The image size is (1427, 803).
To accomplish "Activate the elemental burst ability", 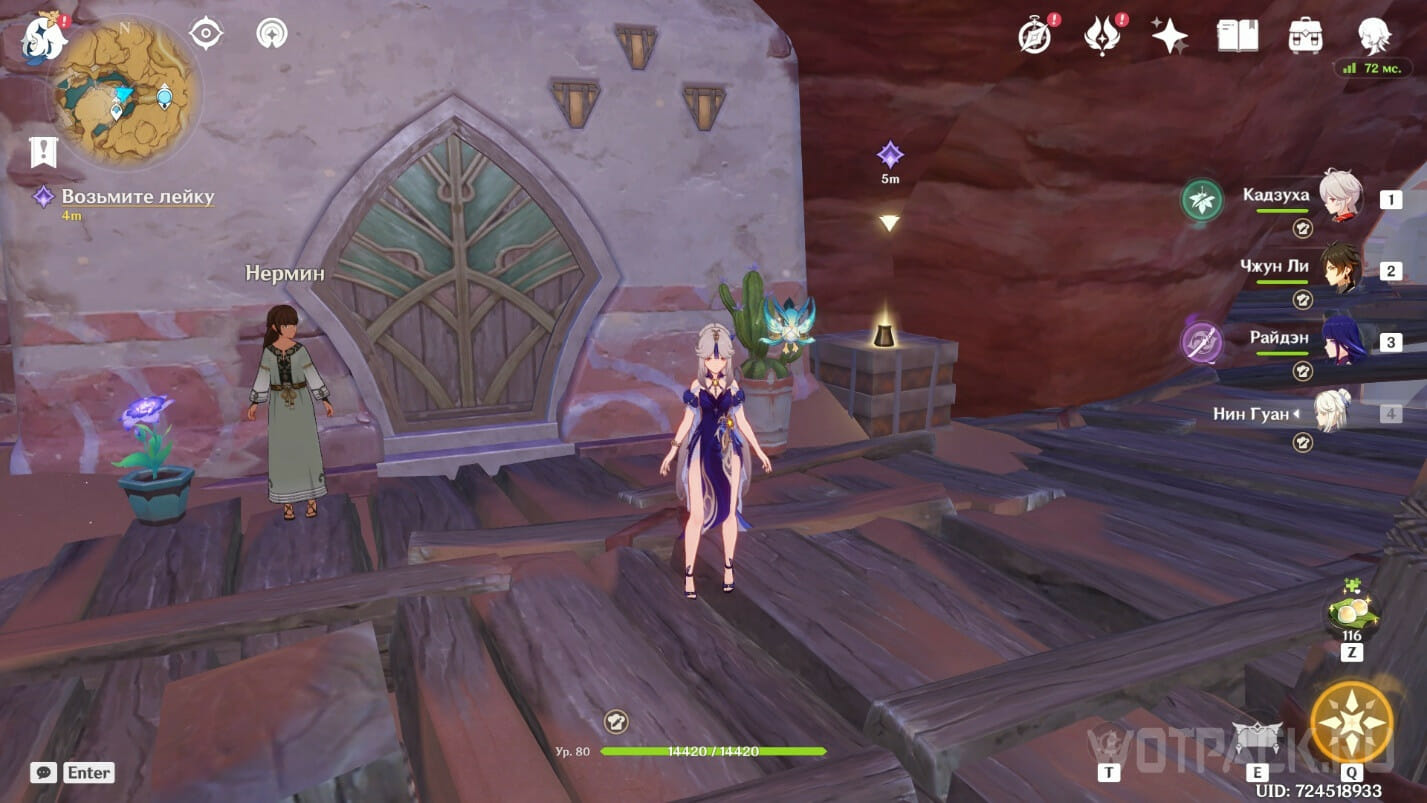I will pyautogui.click(x=1352, y=722).
